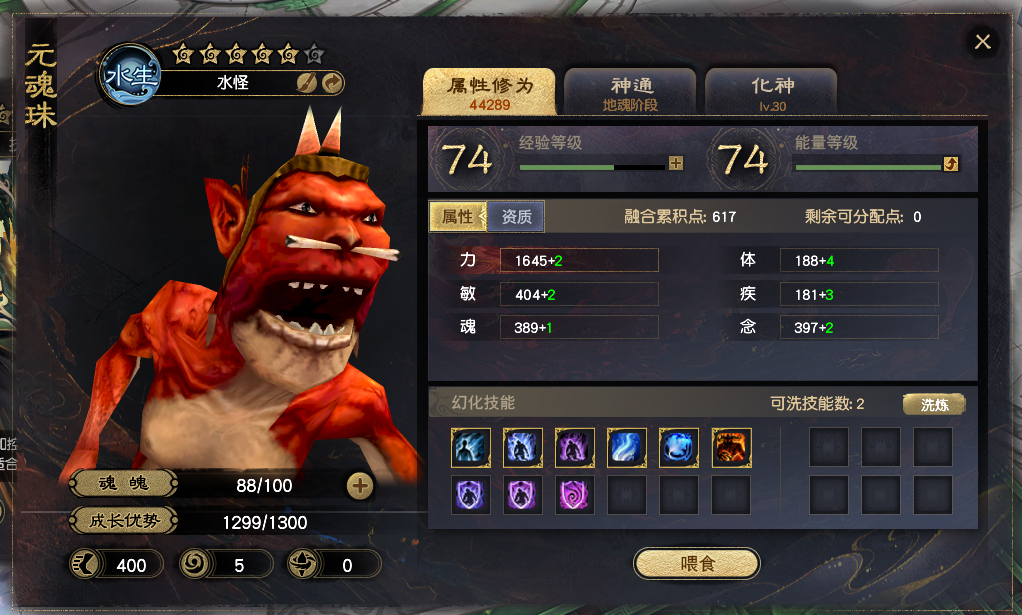1022x615 pixels.
Task: Select the purple spiral shield skill icon
Action: coord(575,495)
